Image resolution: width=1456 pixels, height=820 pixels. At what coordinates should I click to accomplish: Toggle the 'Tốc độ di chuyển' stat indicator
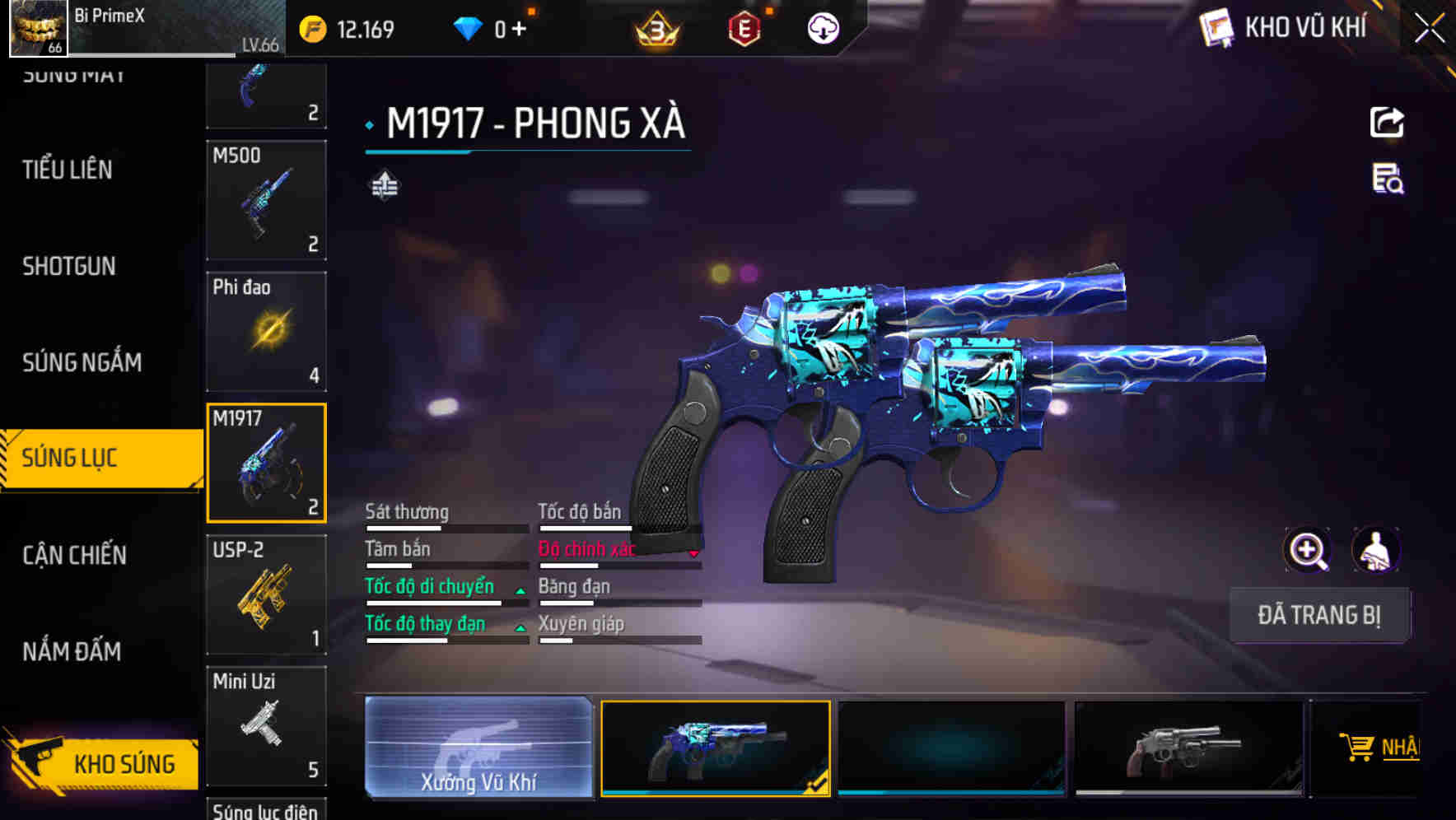(x=521, y=589)
